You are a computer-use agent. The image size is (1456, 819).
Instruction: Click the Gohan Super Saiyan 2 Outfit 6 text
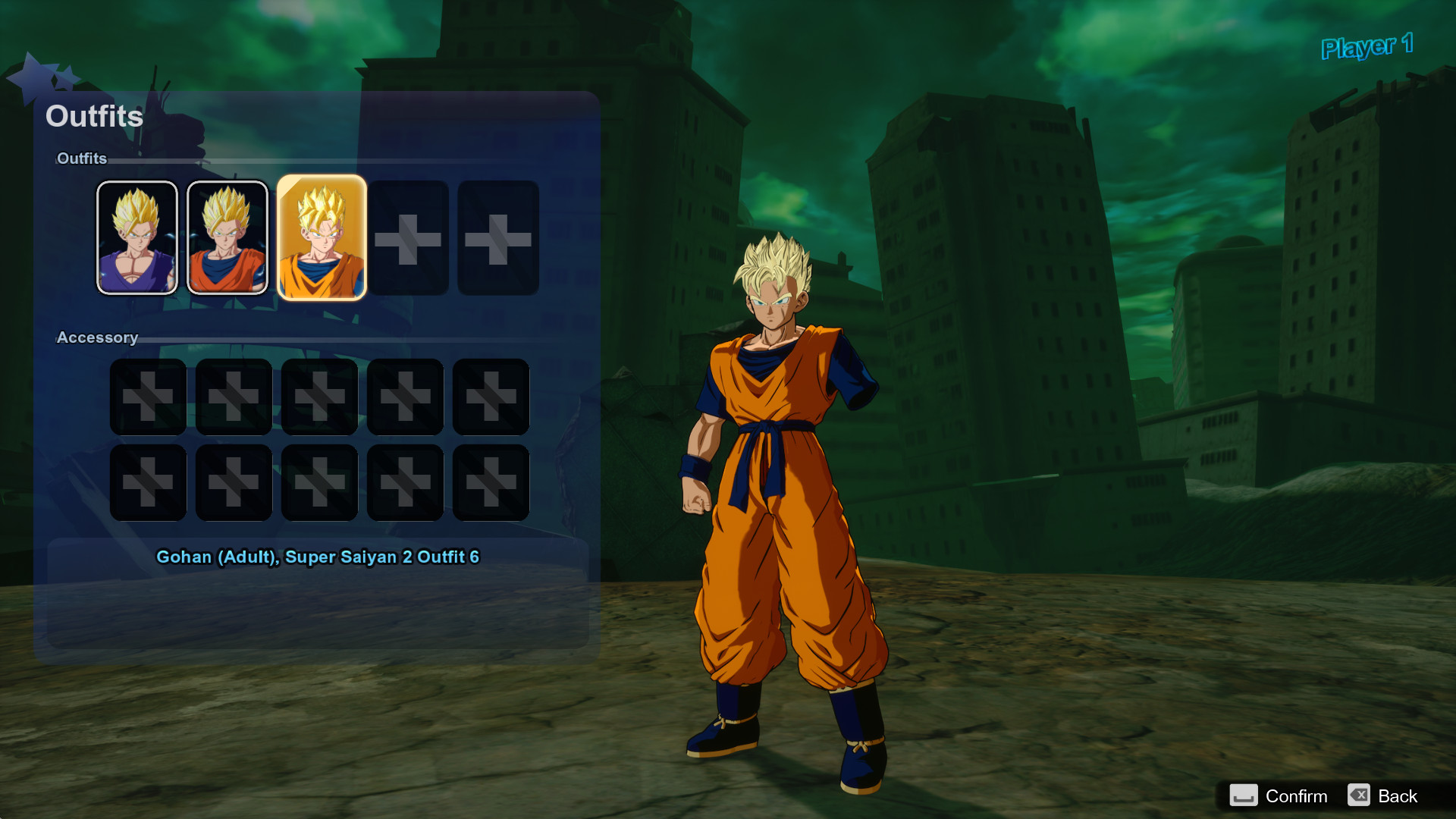[318, 557]
